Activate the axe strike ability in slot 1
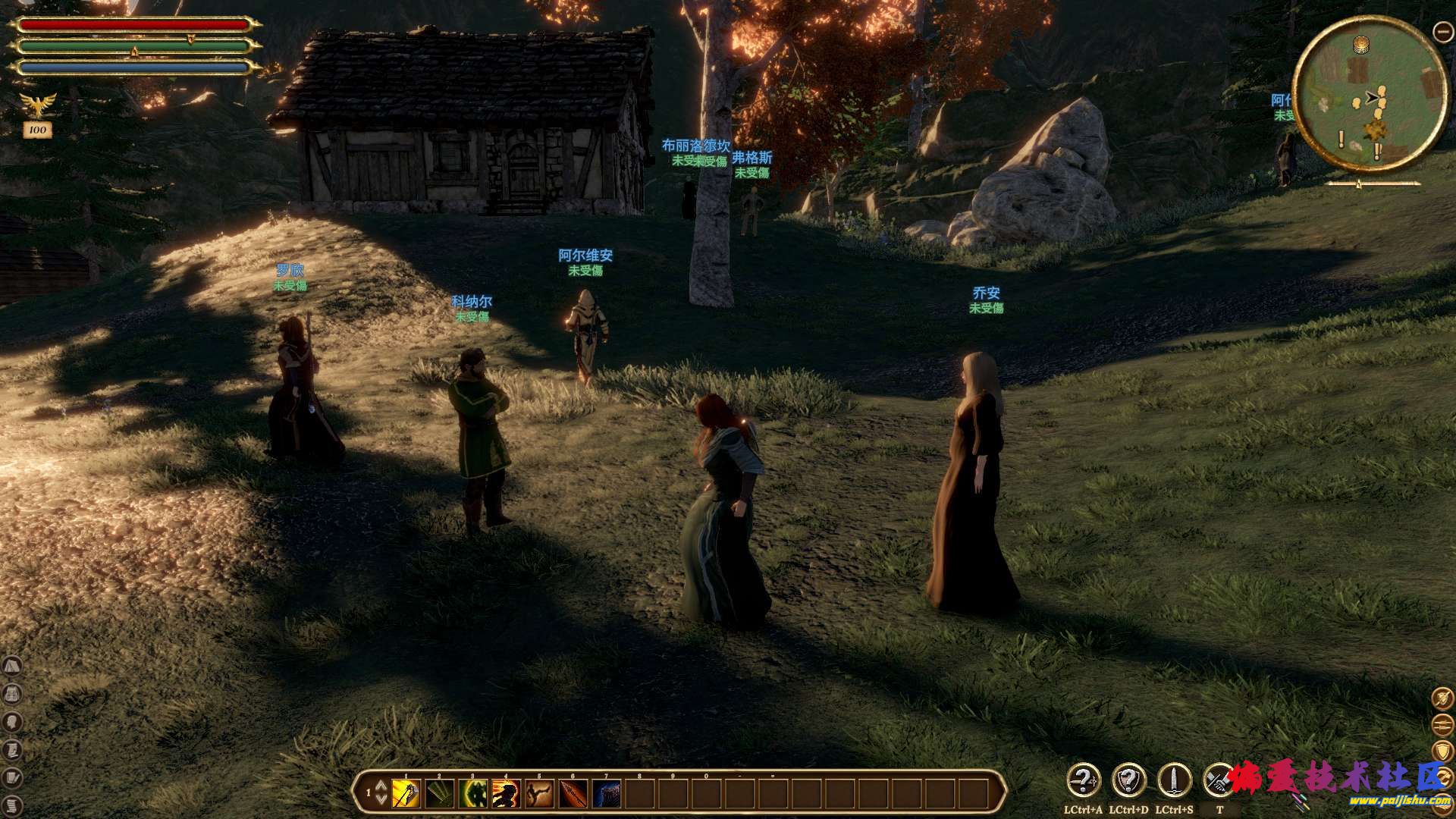Viewport: 1456px width, 819px height. 406,794
